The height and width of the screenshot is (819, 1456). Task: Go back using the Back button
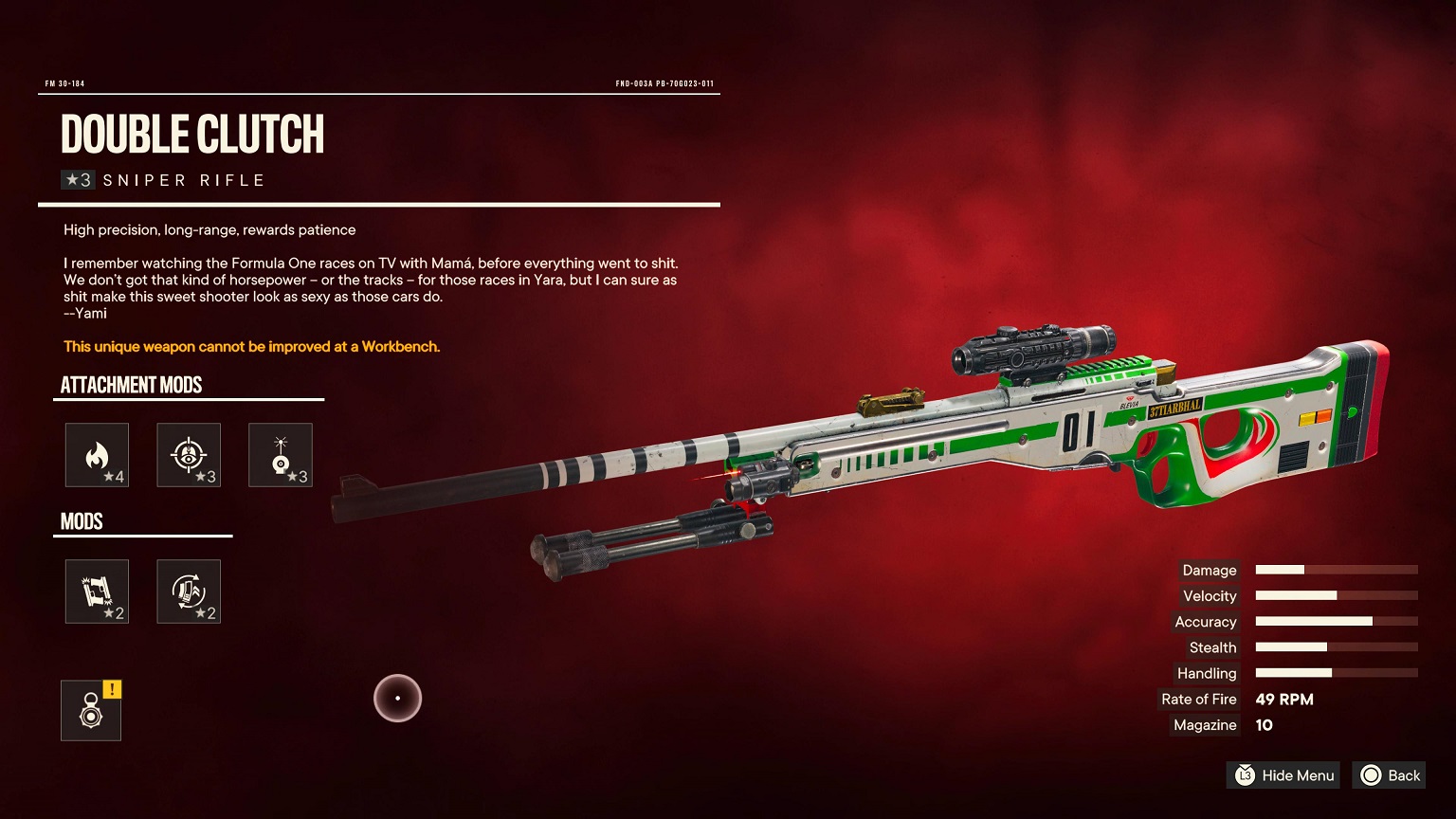coord(1390,775)
